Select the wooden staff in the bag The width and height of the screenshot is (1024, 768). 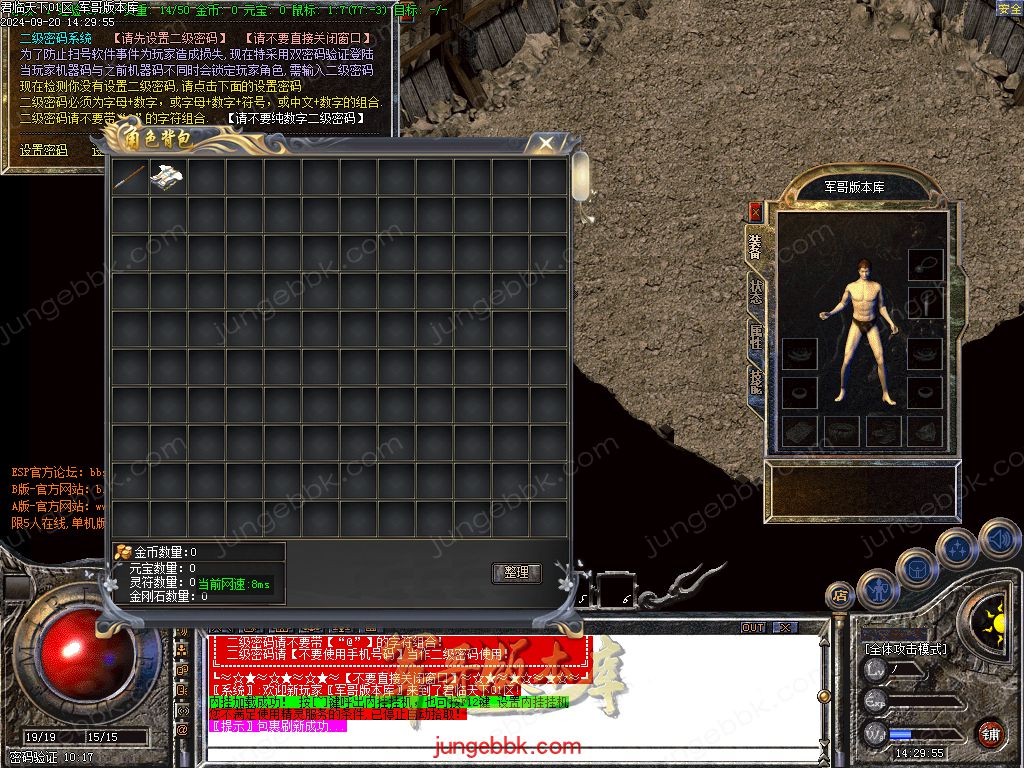(130, 178)
